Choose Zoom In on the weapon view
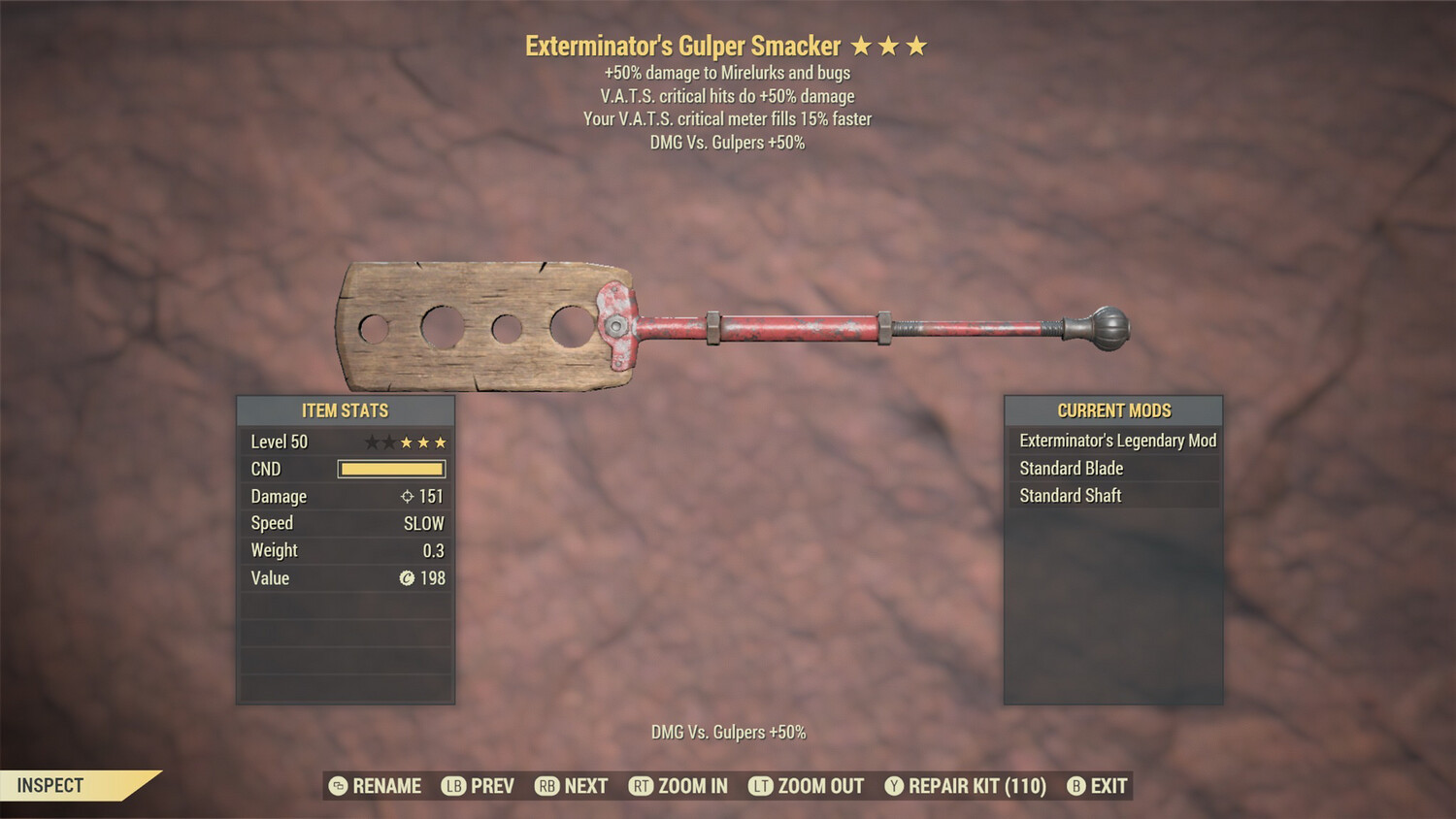 678,786
